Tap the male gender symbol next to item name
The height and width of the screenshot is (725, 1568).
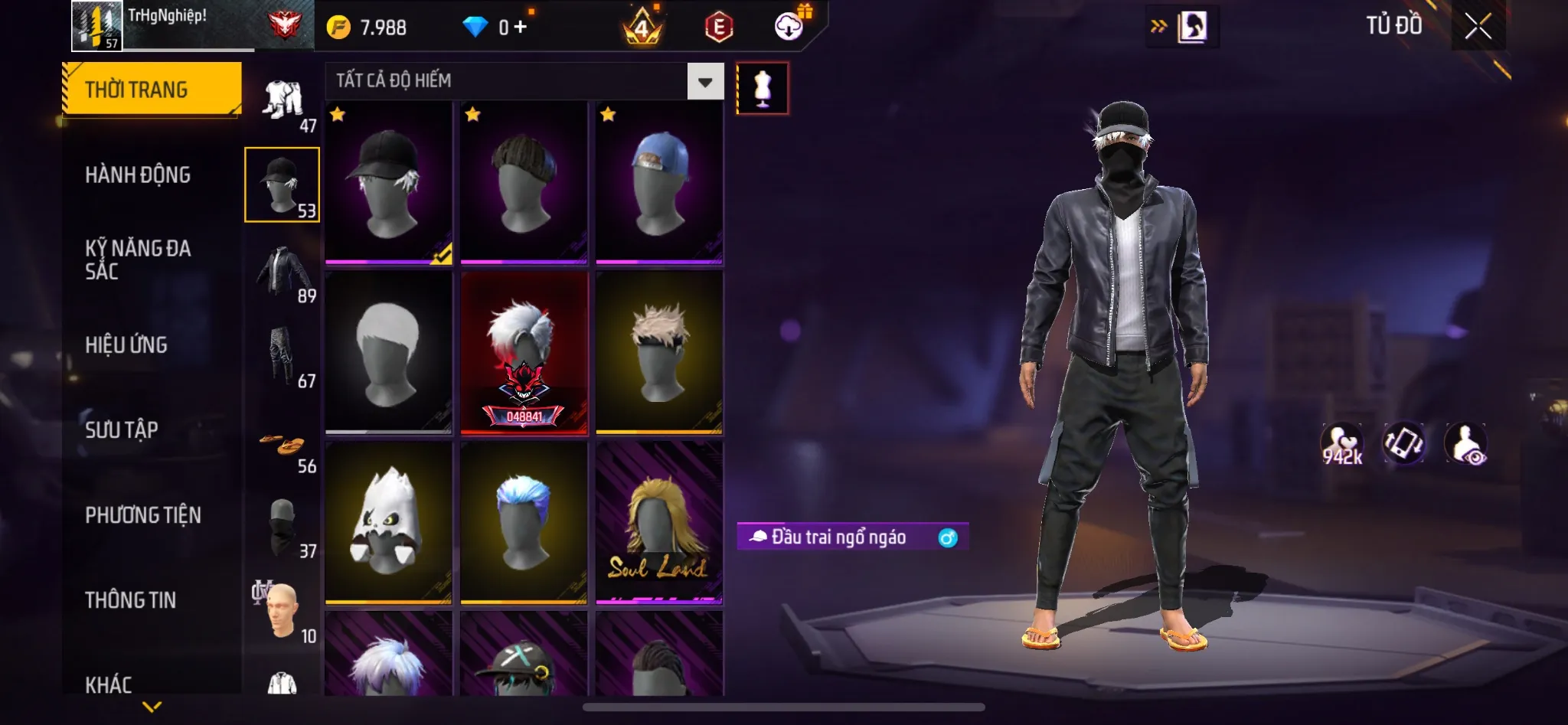949,538
